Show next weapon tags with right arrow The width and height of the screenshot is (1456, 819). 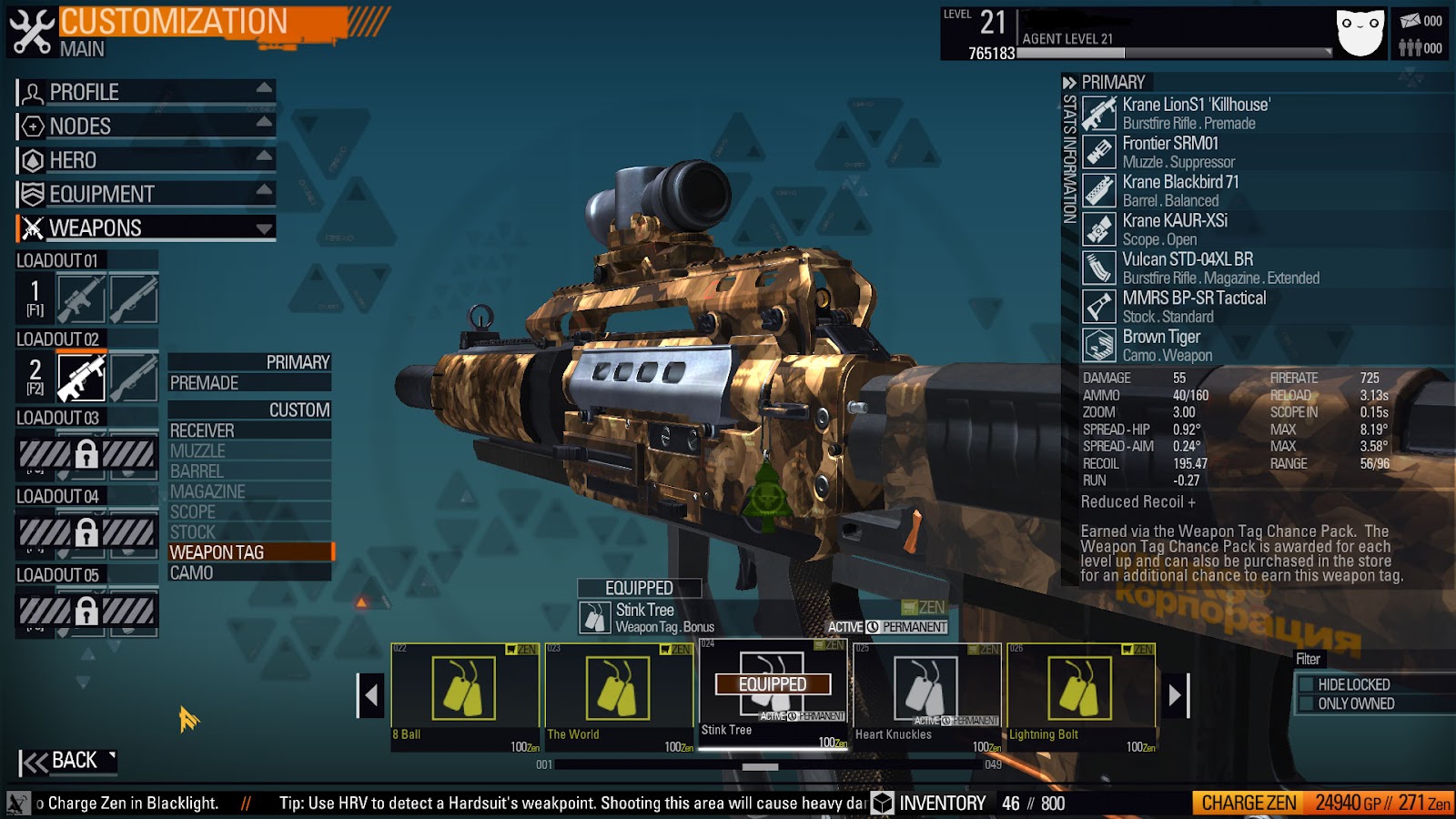pyautogui.click(x=1175, y=695)
